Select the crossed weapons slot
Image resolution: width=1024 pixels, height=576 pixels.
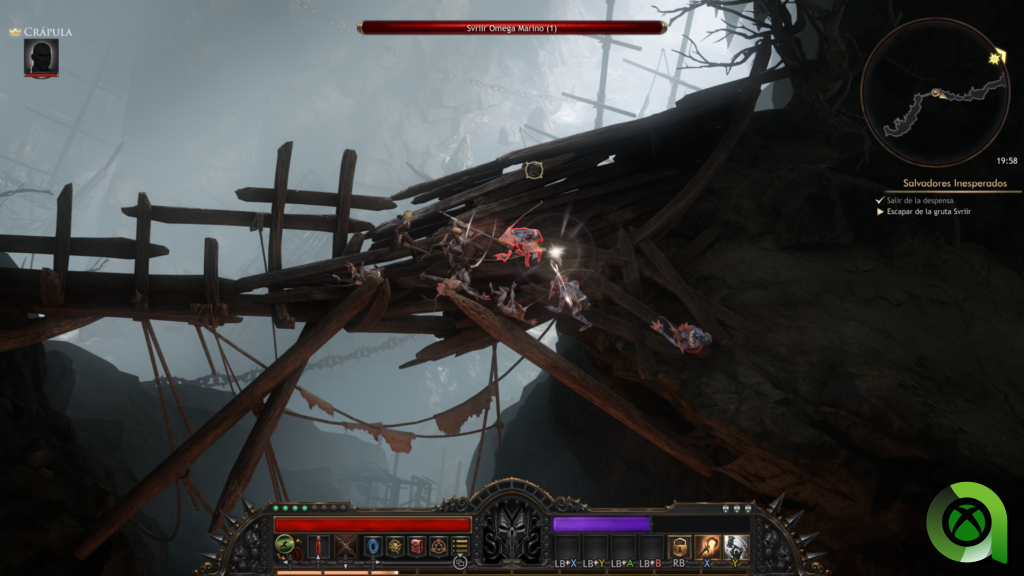click(347, 546)
